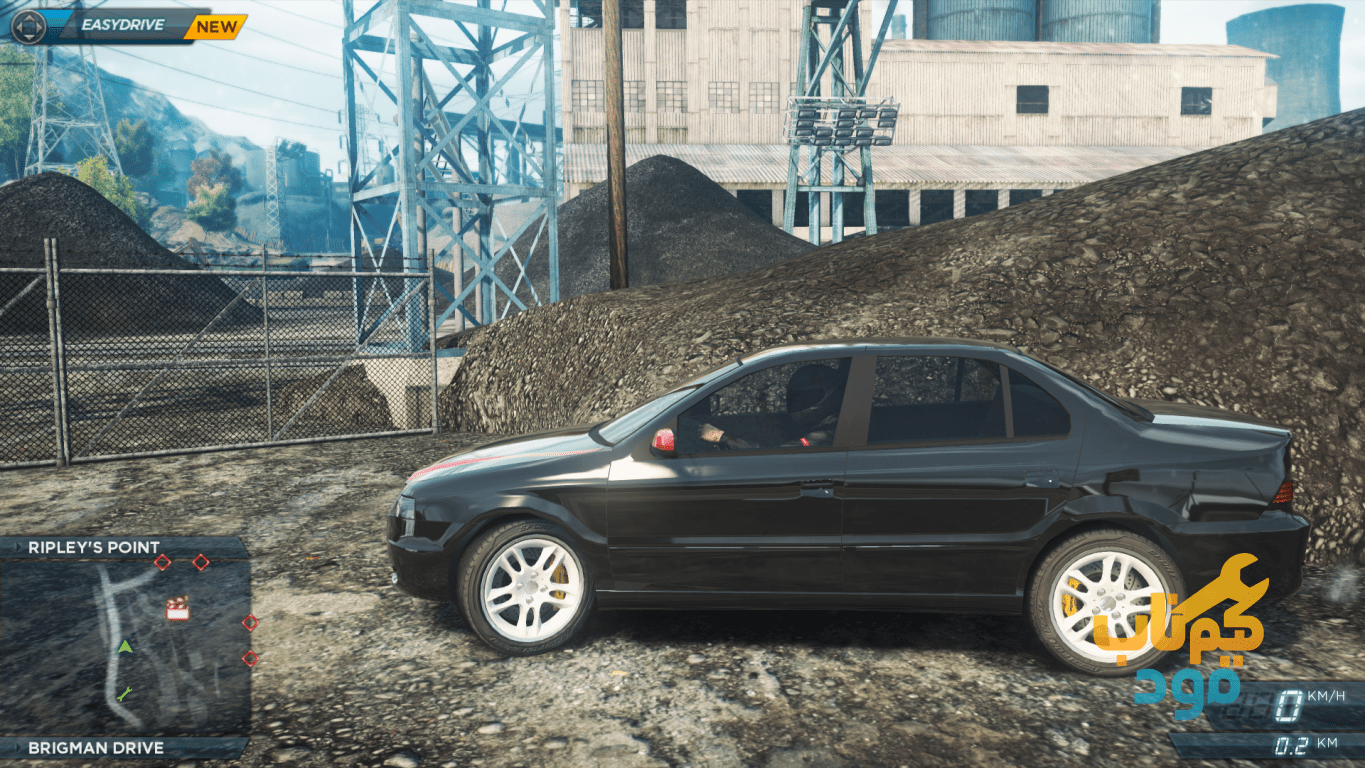Screen dimensions: 1365x768
Task: Click the yellow NEW badge on EasyDrive
Action: click(x=216, y=27)
